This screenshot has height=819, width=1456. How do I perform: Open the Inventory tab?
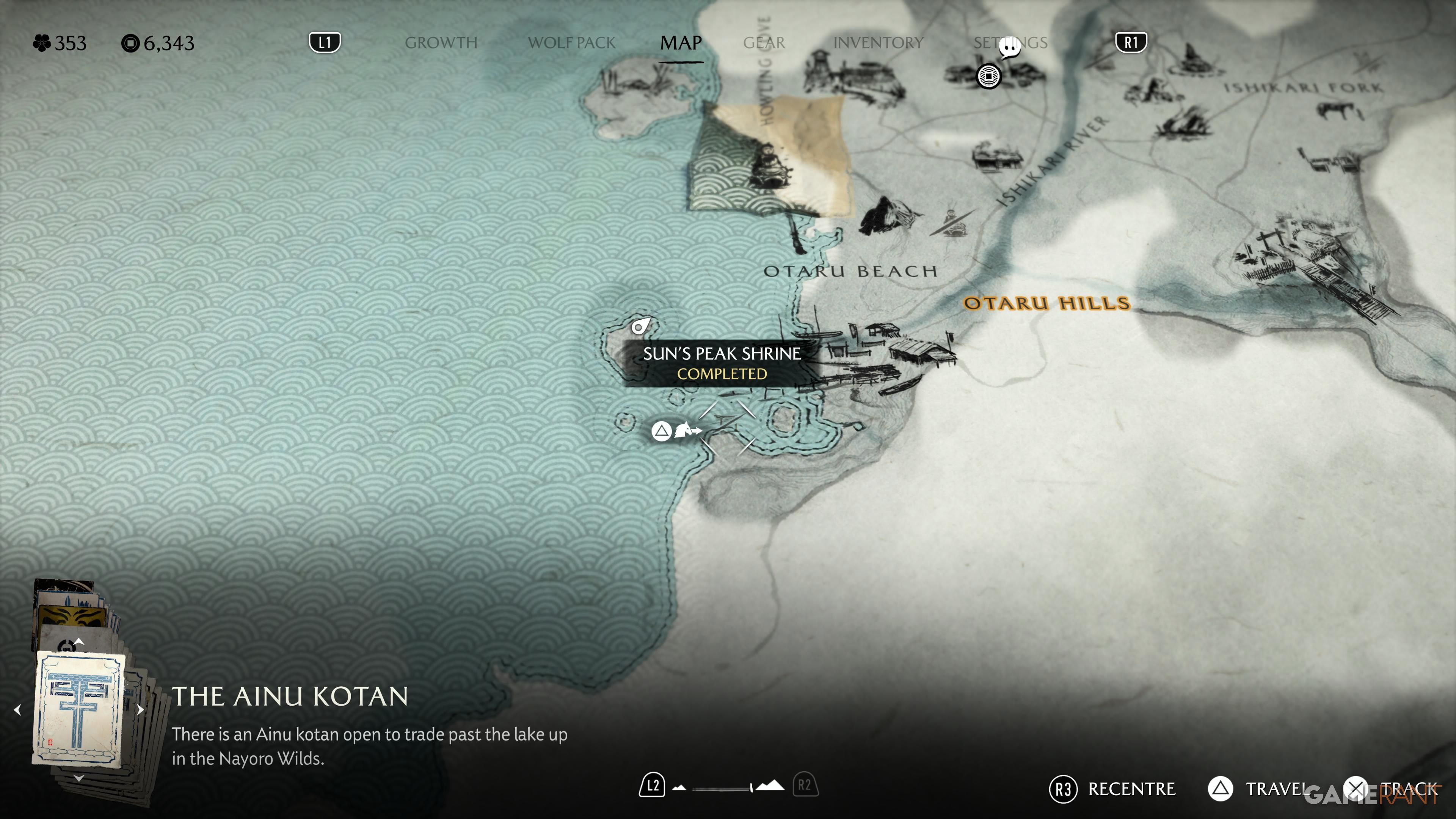pos(879,42)
